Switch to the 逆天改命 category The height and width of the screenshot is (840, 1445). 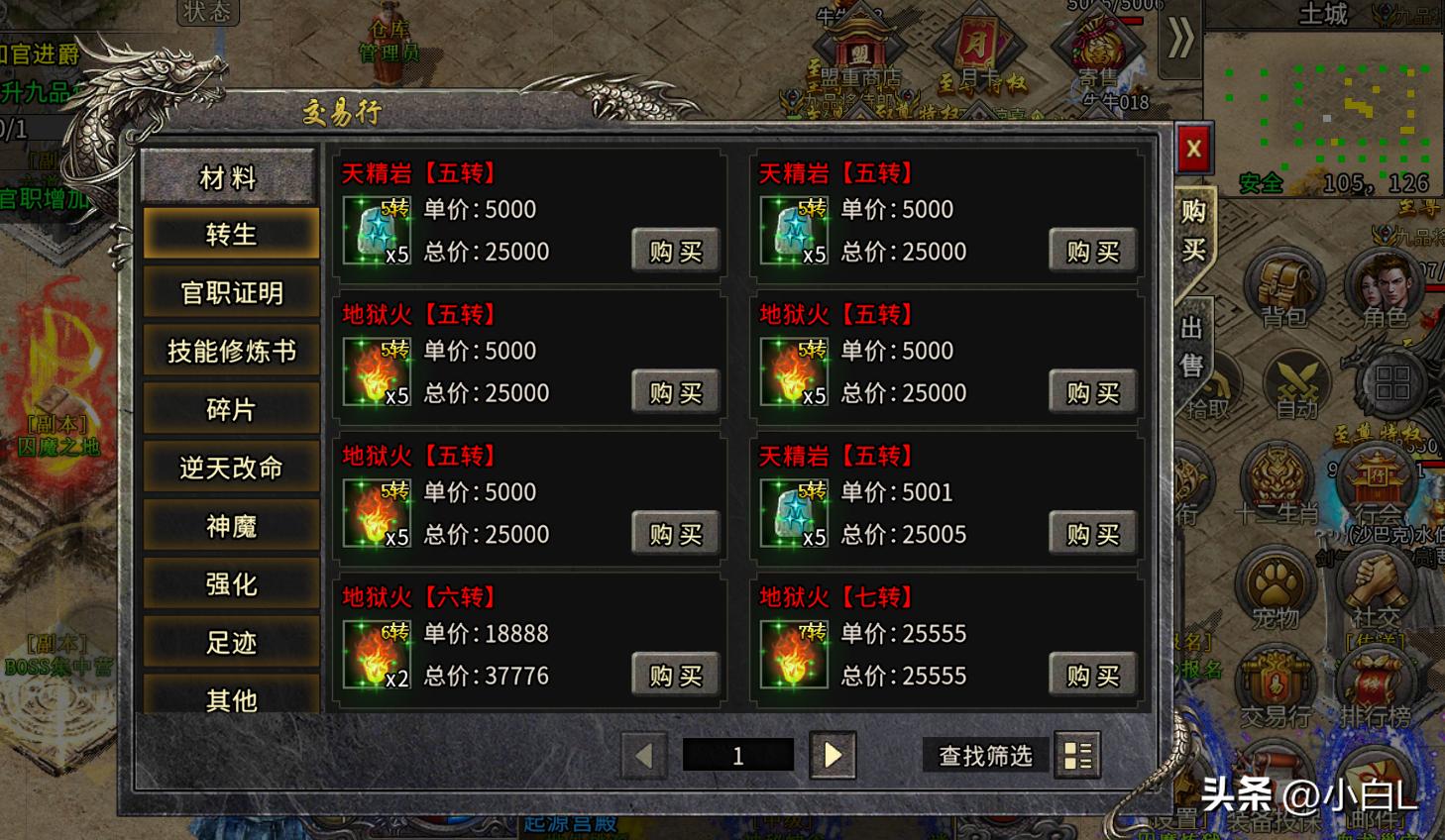click(231, 468)
